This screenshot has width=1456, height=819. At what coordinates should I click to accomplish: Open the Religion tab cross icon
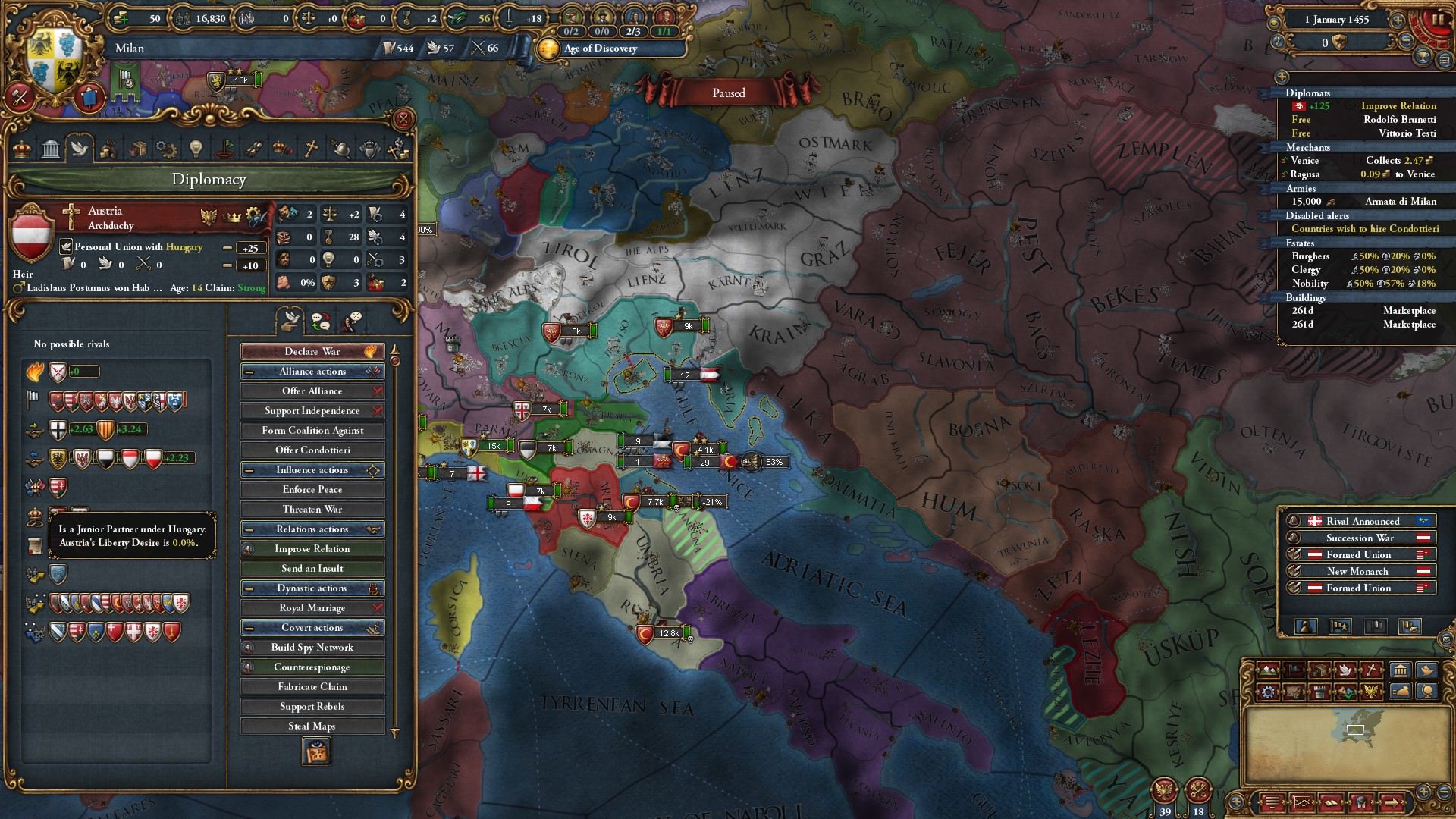pos(311,148)
